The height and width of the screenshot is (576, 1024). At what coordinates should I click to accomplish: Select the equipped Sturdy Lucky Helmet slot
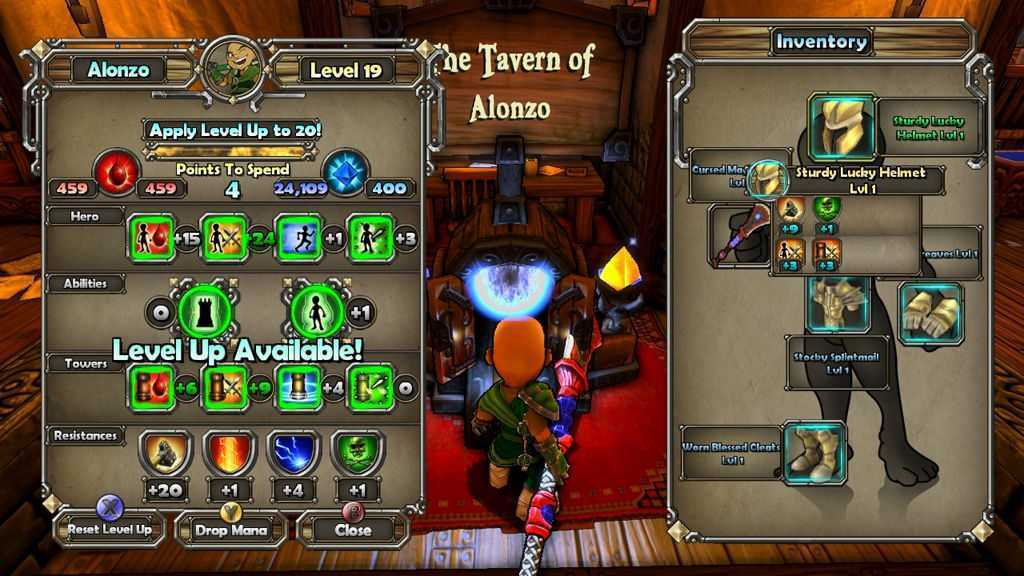(x=841, y=127)
